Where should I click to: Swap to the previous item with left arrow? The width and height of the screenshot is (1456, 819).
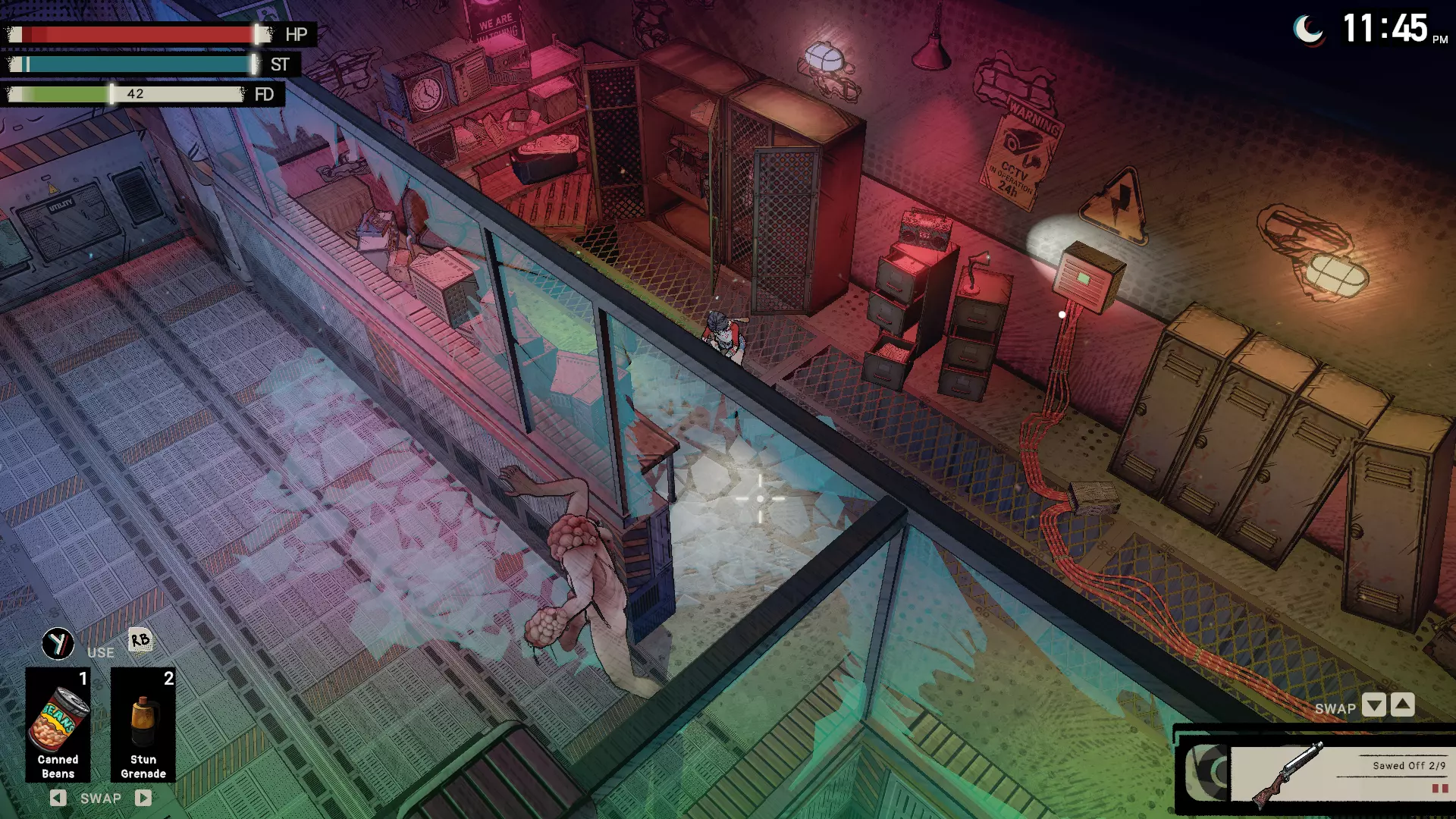coord(58,798)
